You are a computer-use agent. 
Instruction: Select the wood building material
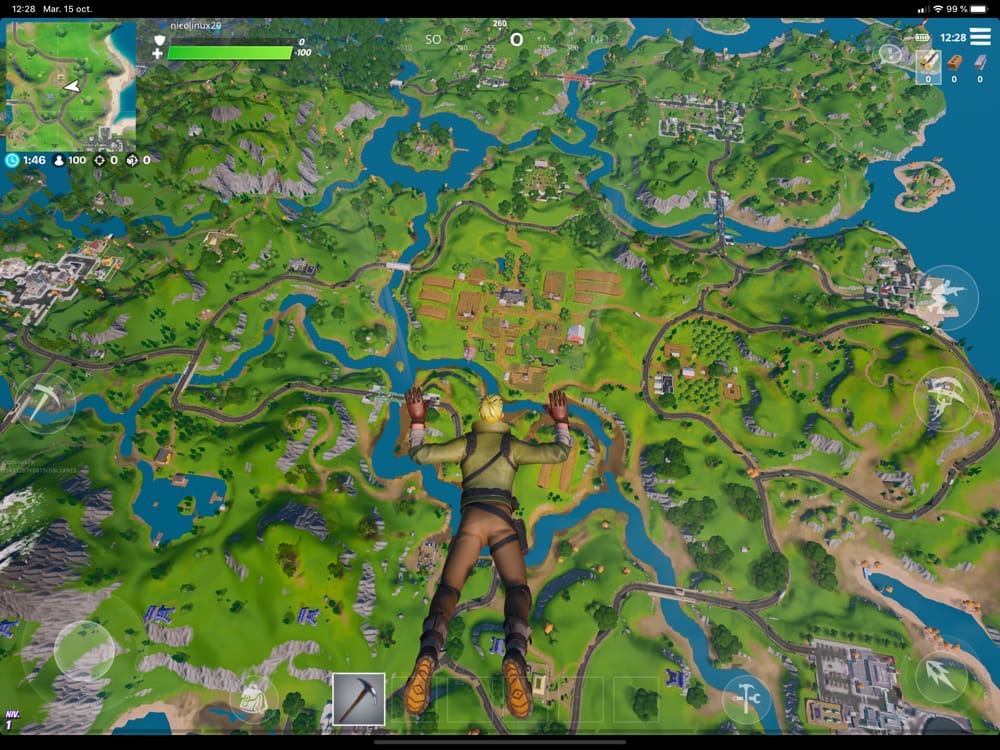click(928, 64)
